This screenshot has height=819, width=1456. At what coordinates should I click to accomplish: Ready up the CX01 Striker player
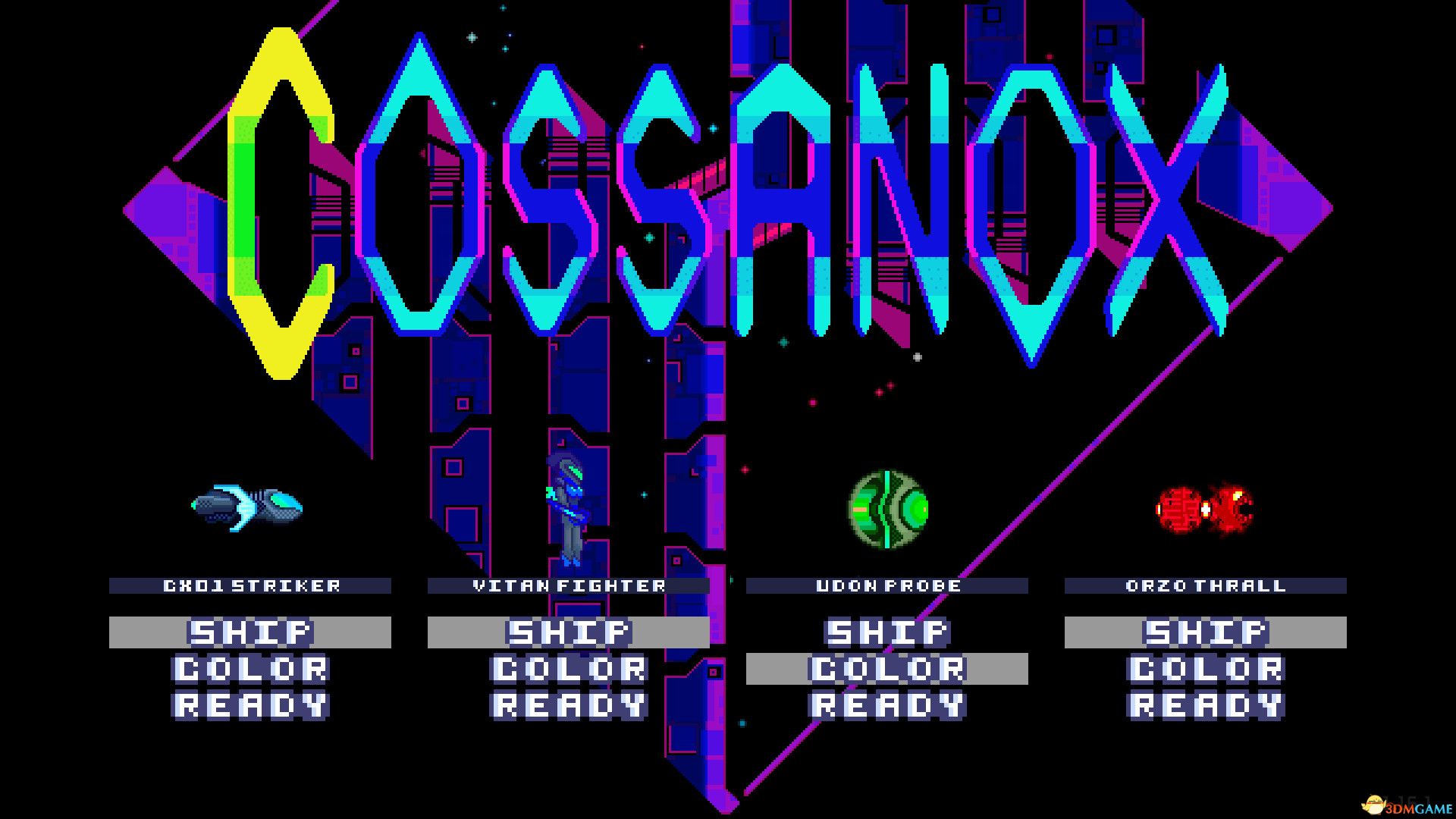point(250,705)
